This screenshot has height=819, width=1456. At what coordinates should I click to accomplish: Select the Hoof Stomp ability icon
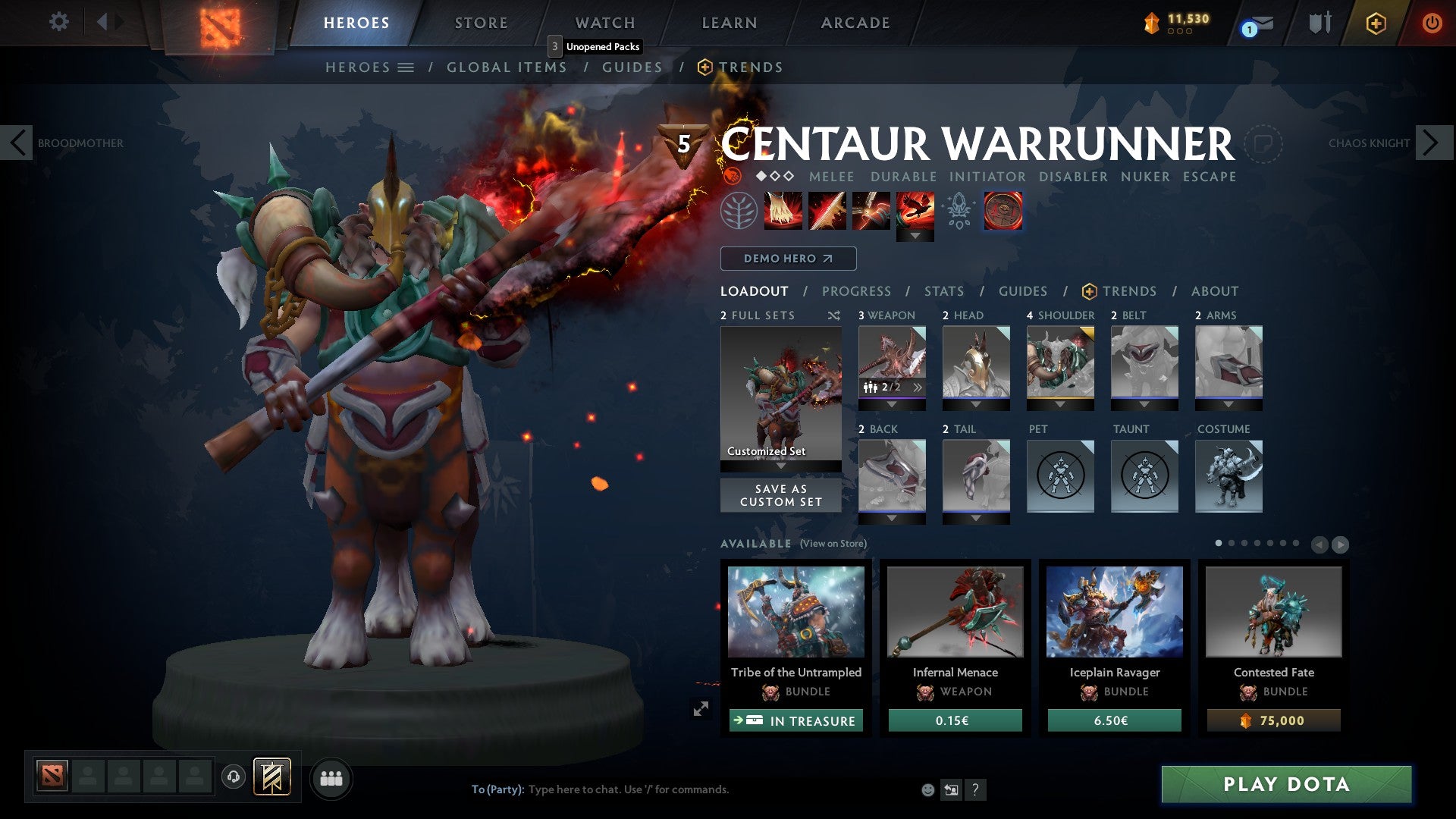coord(782,210)
